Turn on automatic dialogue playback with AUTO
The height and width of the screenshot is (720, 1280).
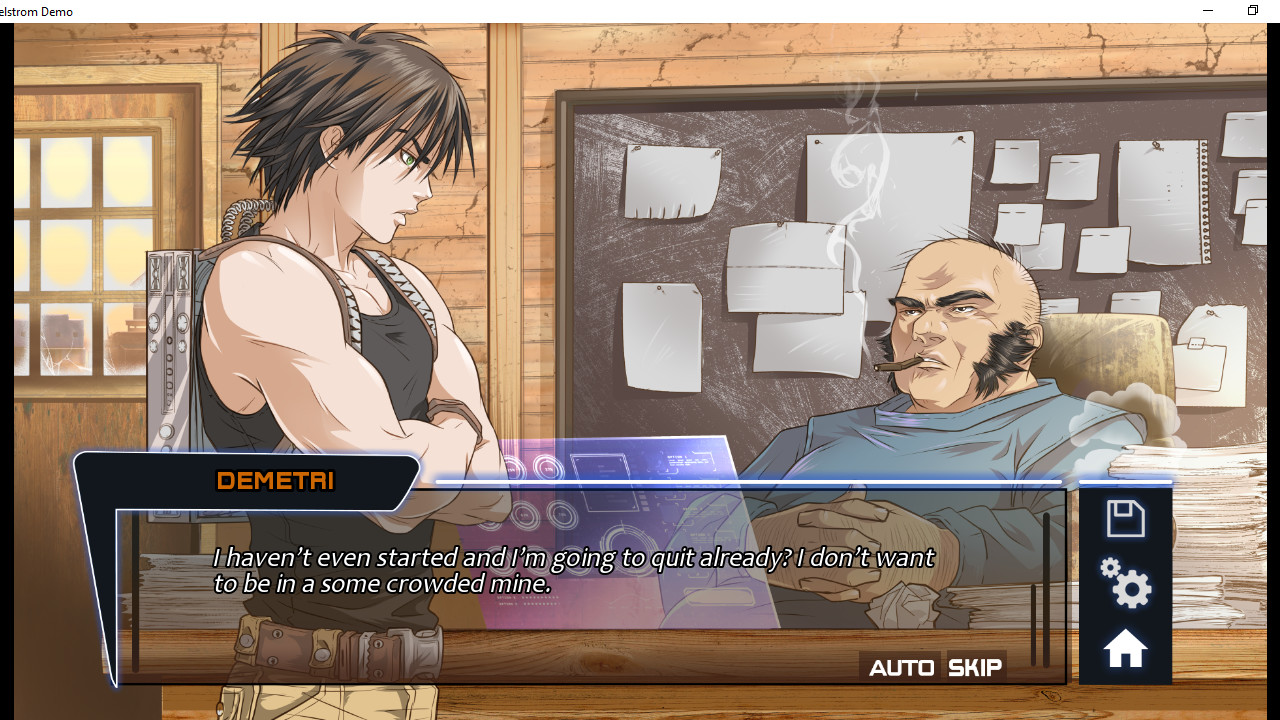tap(901, 666)
